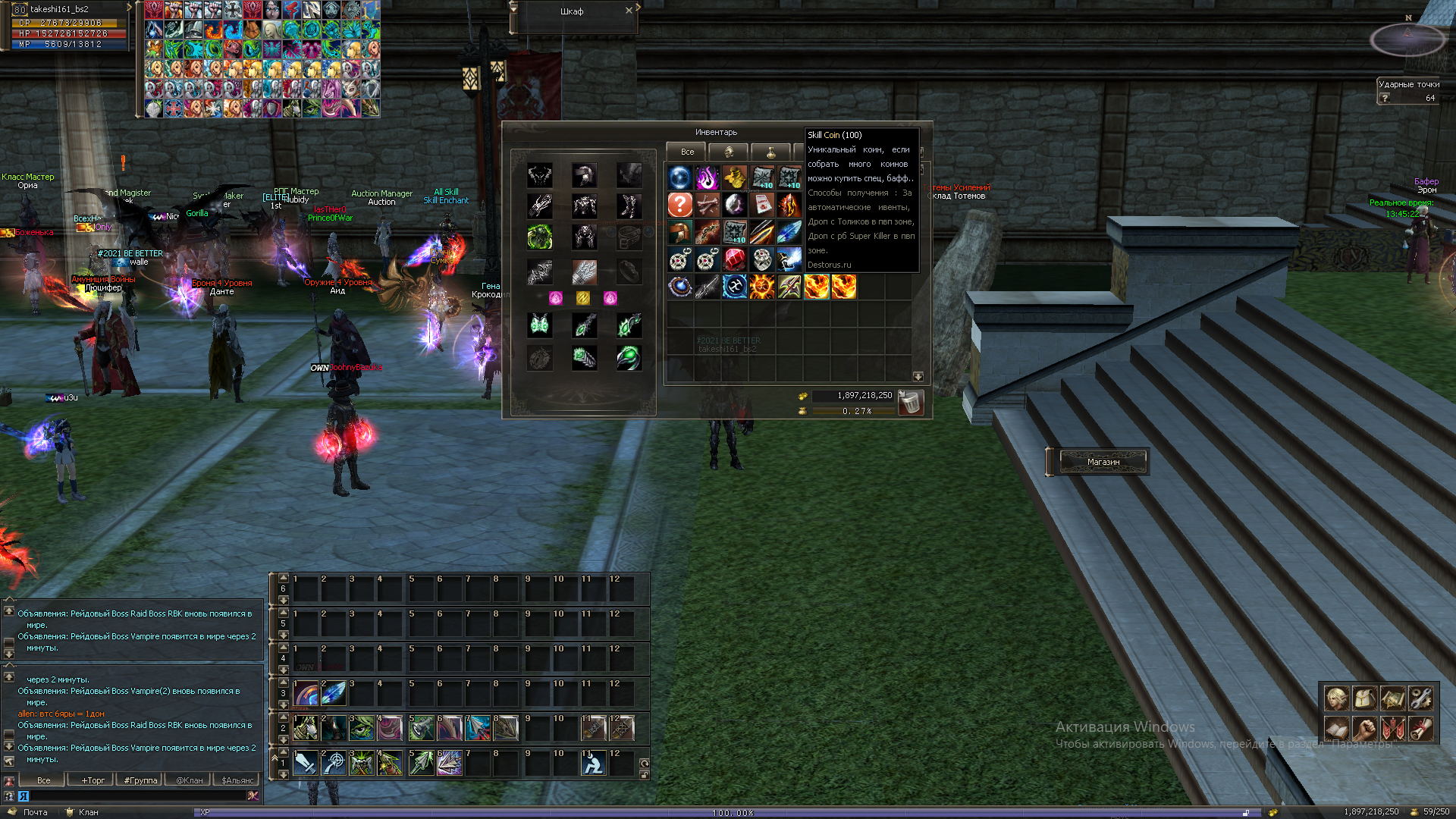This screenshot has width=1456, height=819.
Task: Switch to the potion inventory tab
Action: (770, 152)
